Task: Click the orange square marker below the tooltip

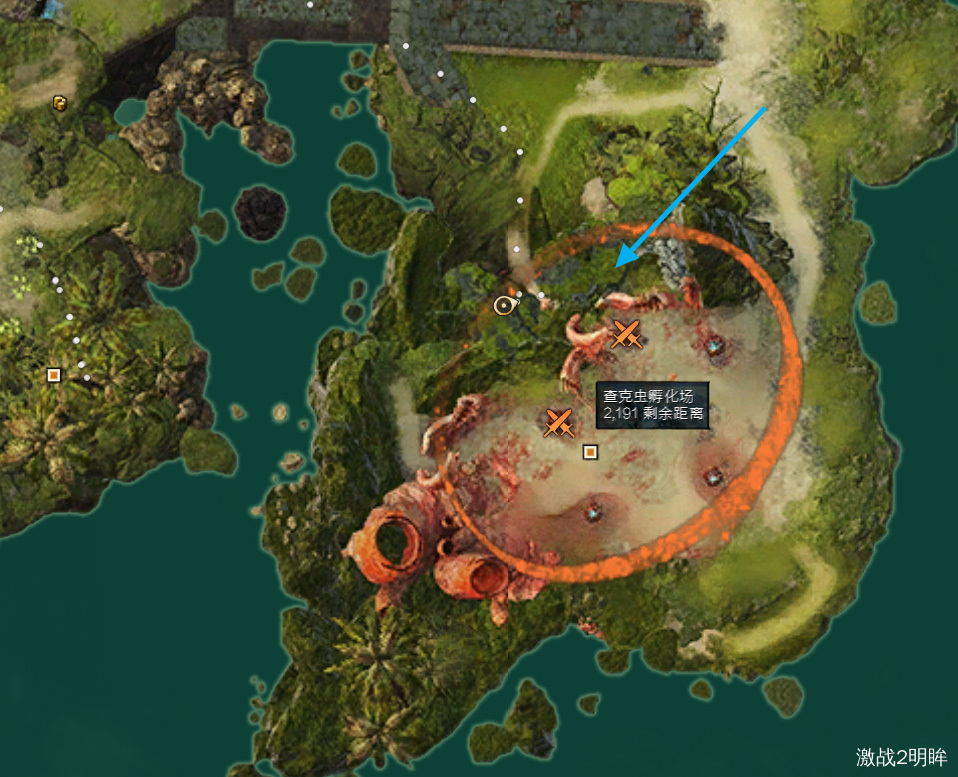Action: click(590, 452)
